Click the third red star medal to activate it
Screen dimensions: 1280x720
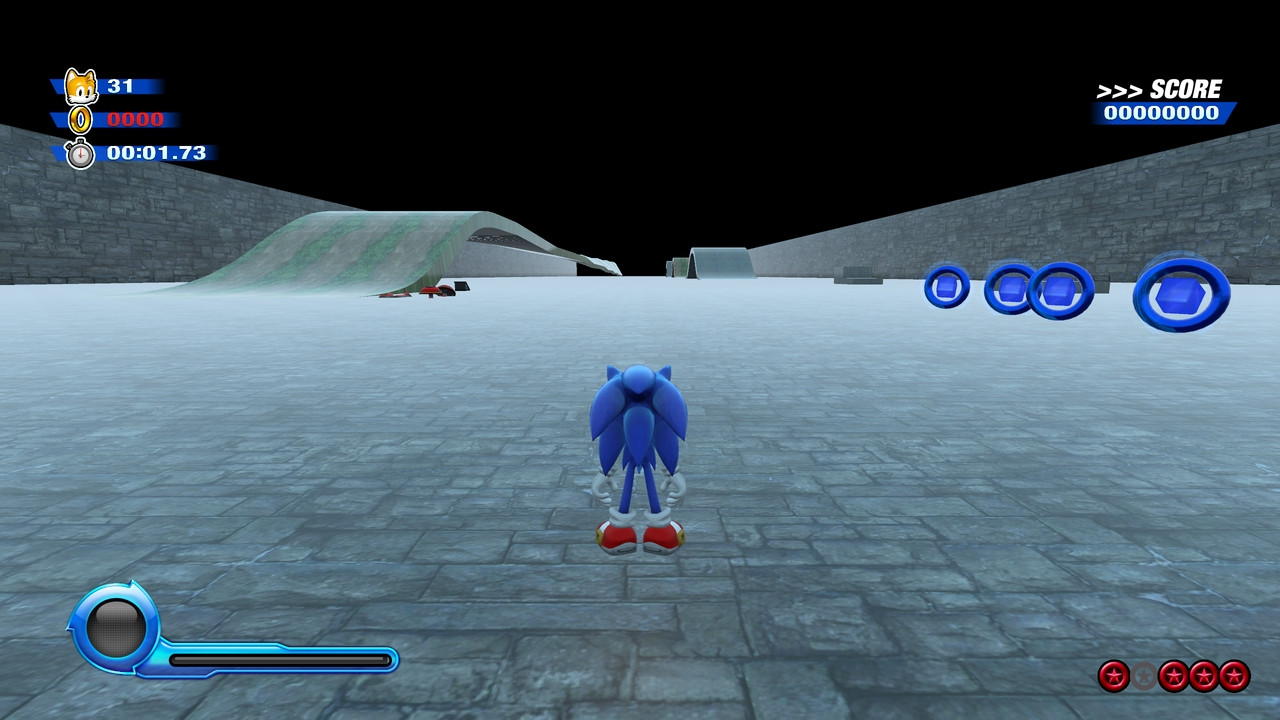tap(1205, 676)
